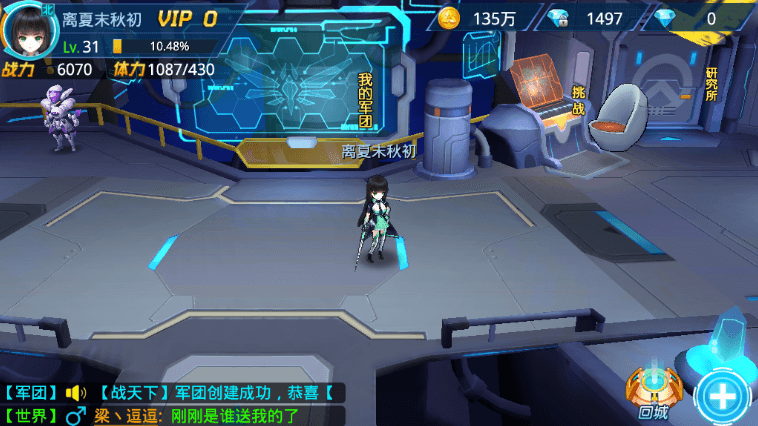This screenshot has height=426, width=758.
Task: Select the locked diamond currency icon
Action: 559,18
